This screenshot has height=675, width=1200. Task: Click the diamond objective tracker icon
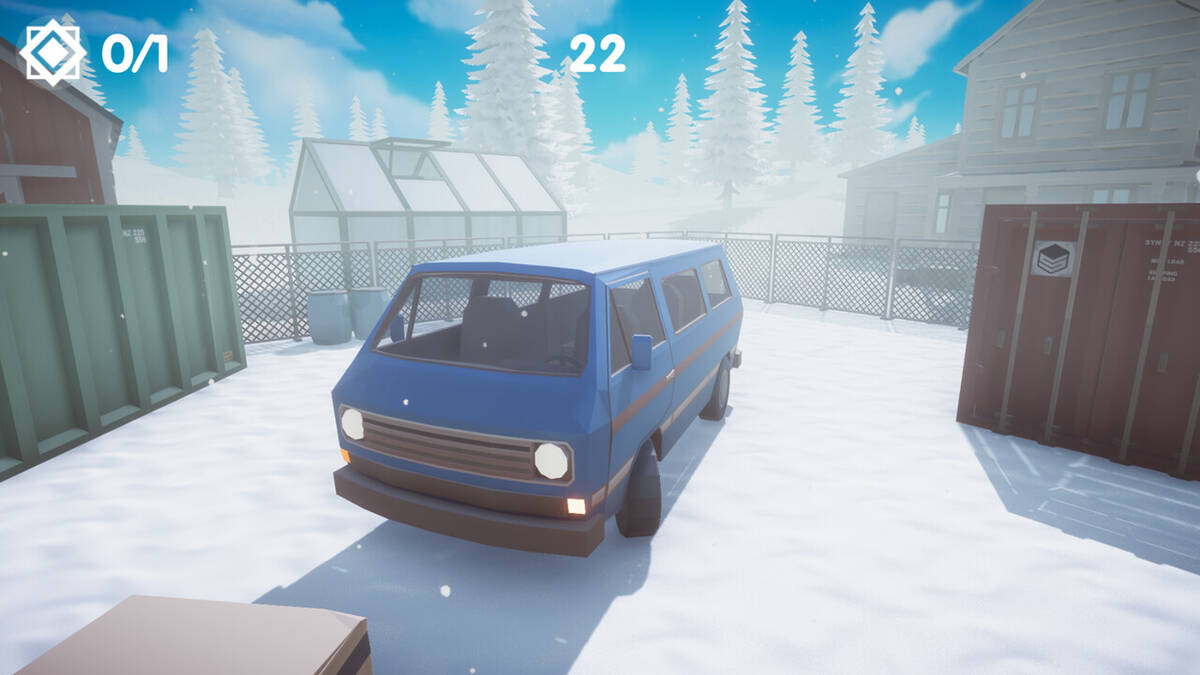(x=52, y=52)
